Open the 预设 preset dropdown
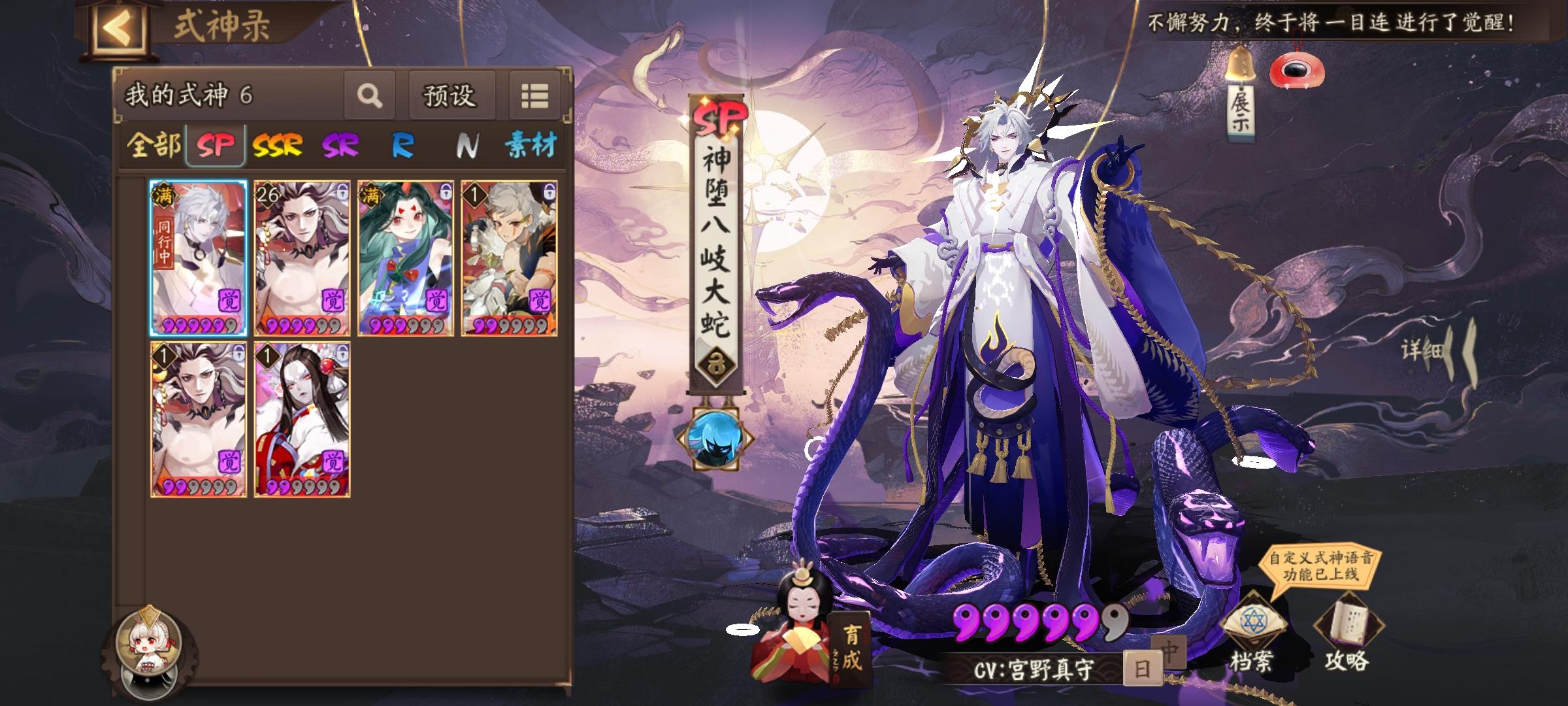The image size is (1568, 706). tap(451, 95)
